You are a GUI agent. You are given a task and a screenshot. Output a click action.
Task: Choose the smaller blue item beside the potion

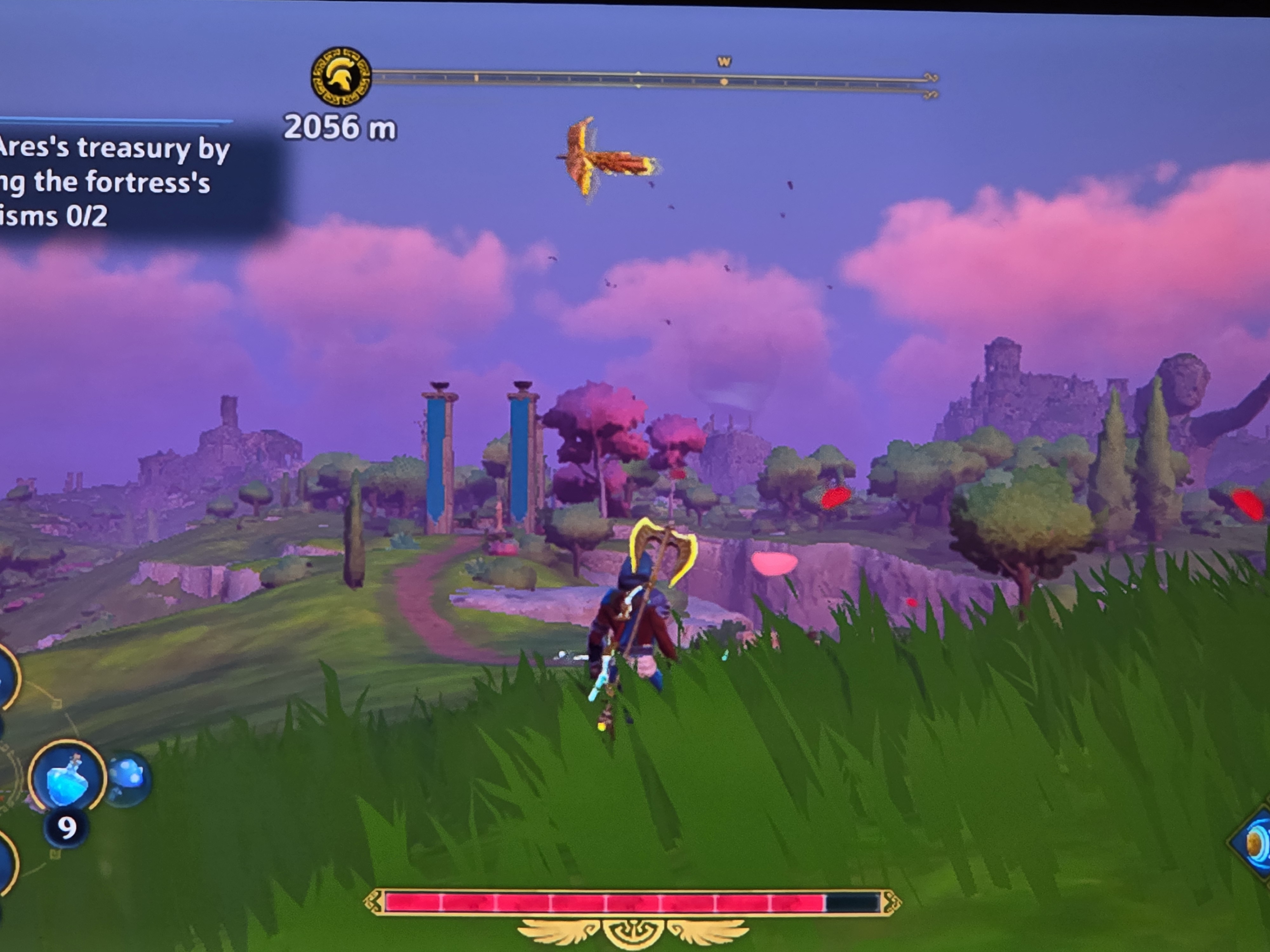pos(128,778)
